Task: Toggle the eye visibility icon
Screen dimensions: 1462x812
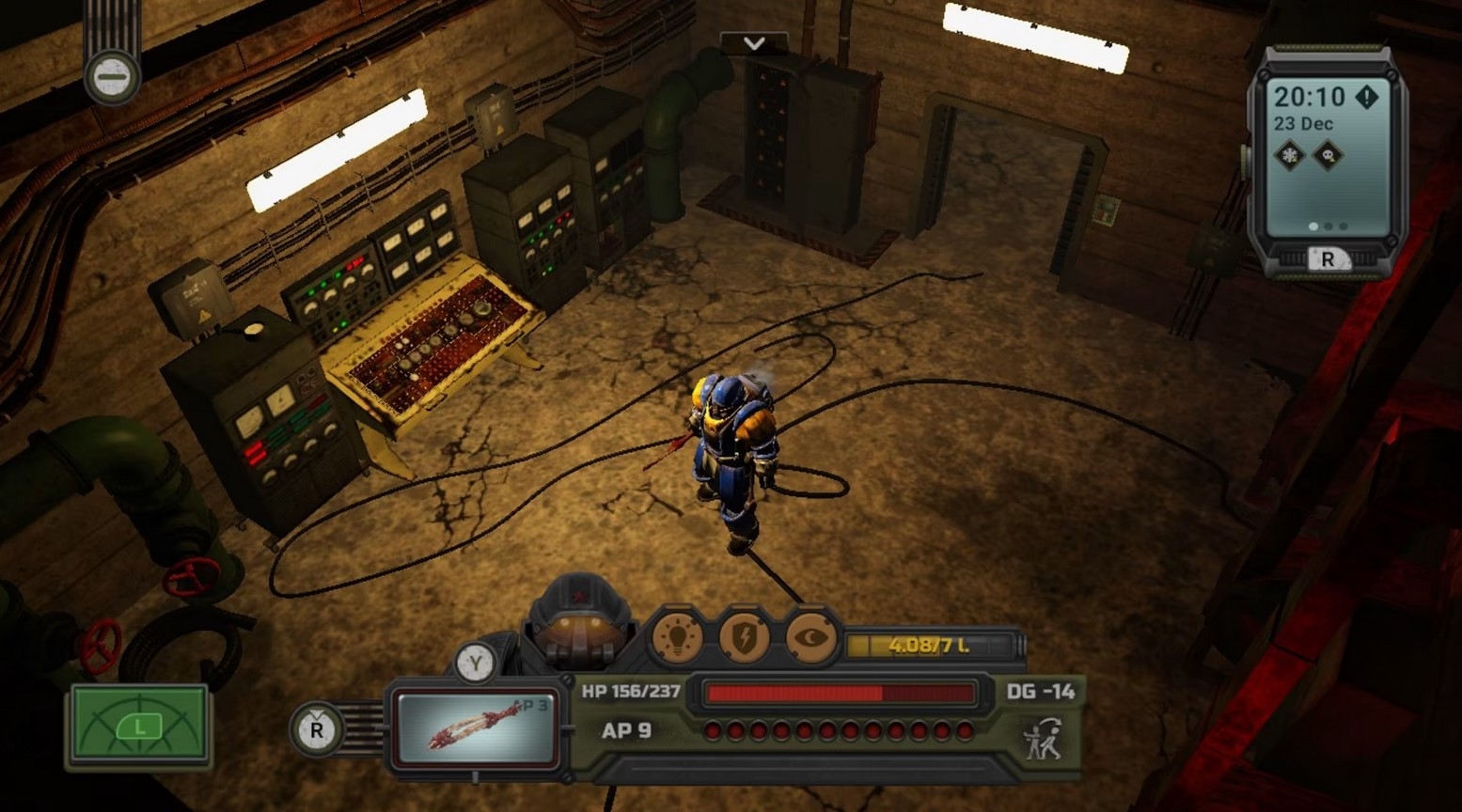Action: point(810,637)
